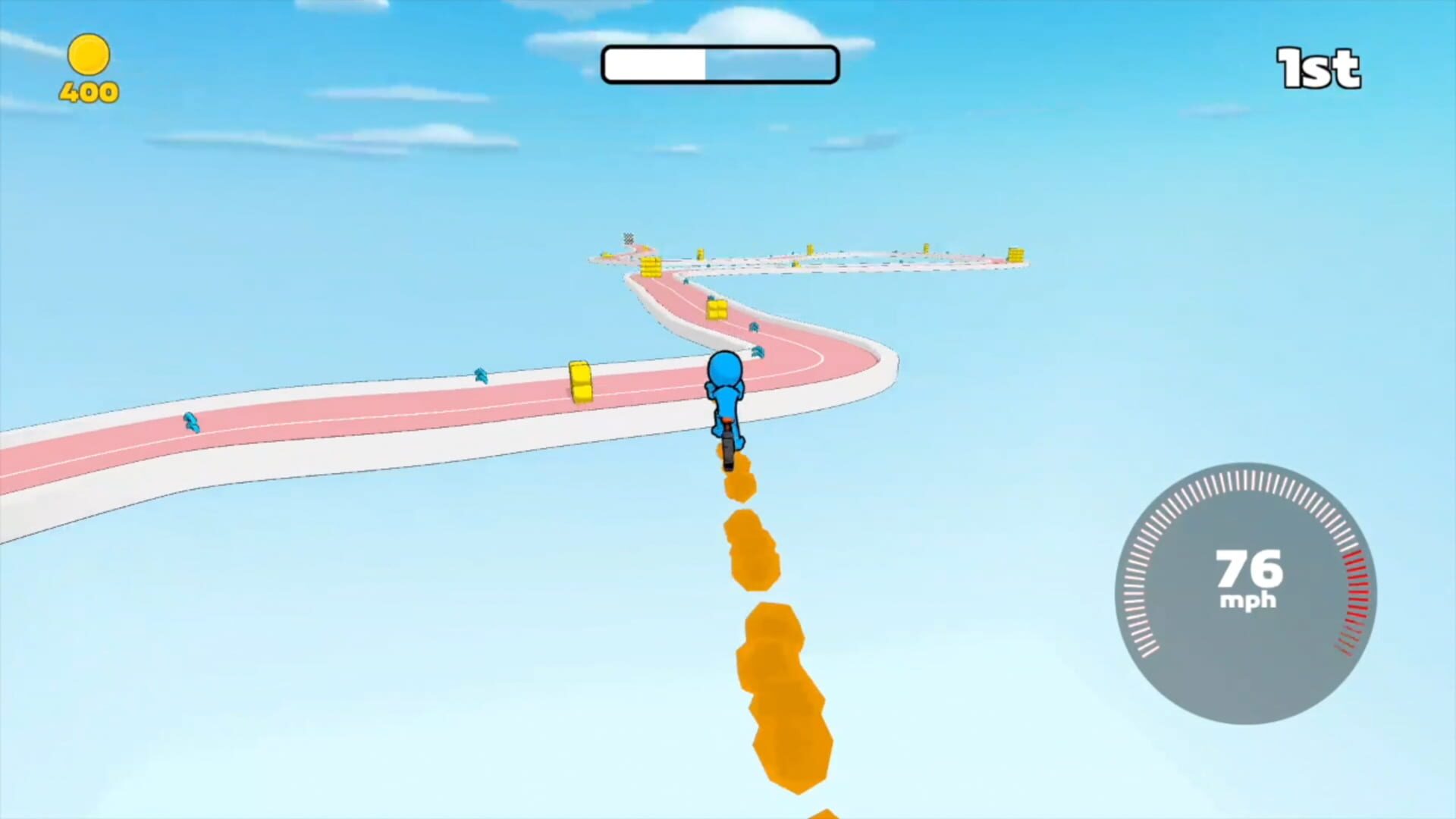Click the blue boost arrow on far left track
Viewport: 1456px width, 819px height.
tap(190, 422)
